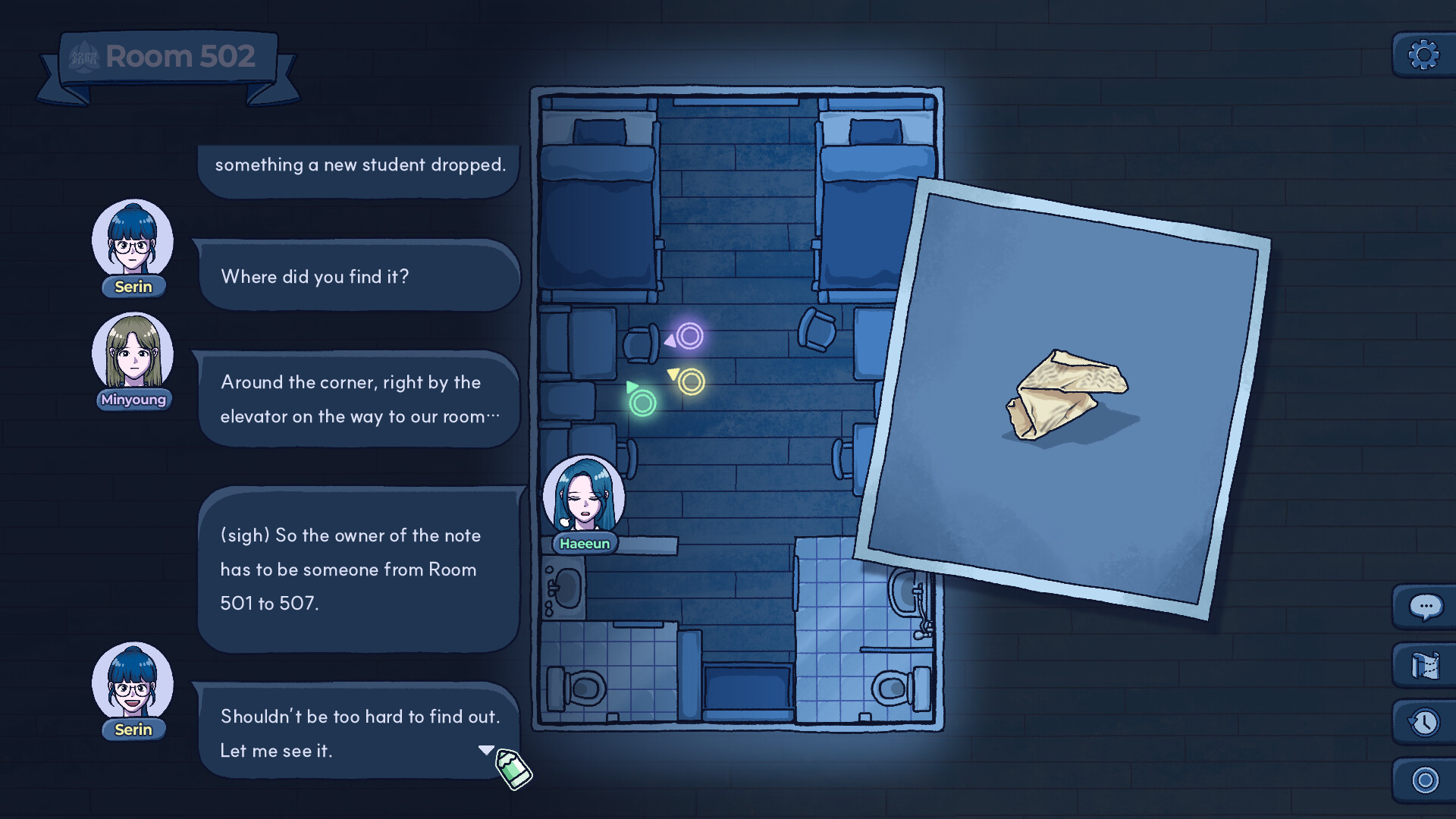Open the settings gear
Viewport: 1456px width, 819px height.
point(1423,55)
